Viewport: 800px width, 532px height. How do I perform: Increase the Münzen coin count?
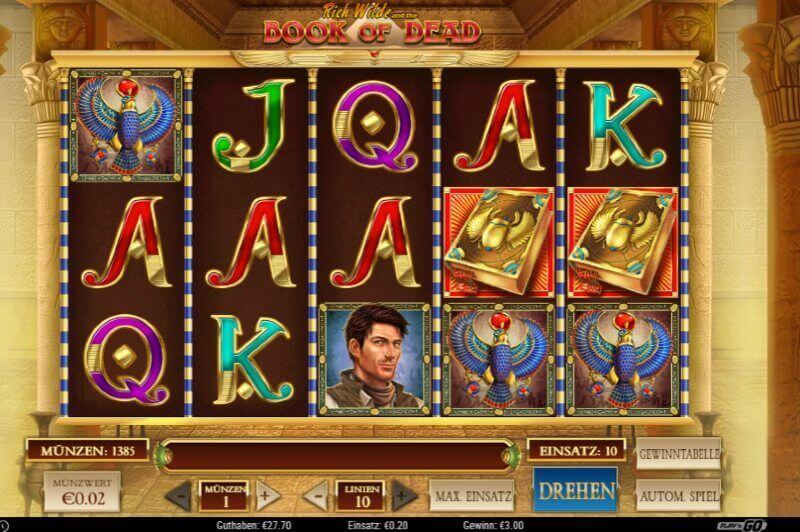point(263,494)
